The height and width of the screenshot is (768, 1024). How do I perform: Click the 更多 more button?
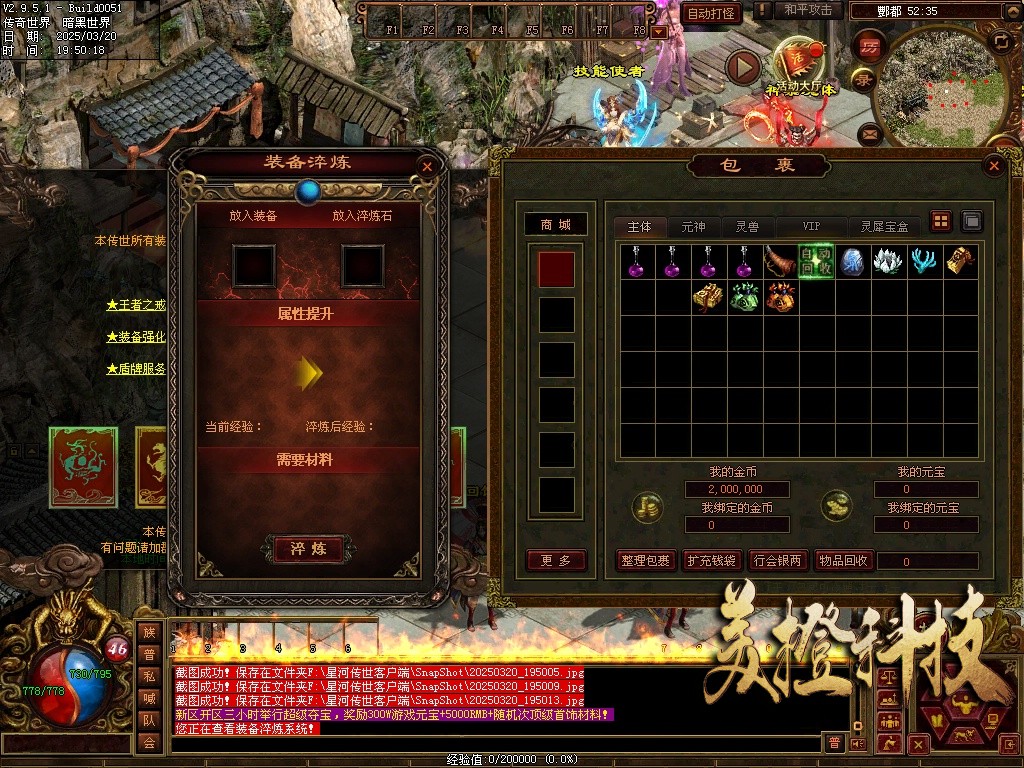556,560
